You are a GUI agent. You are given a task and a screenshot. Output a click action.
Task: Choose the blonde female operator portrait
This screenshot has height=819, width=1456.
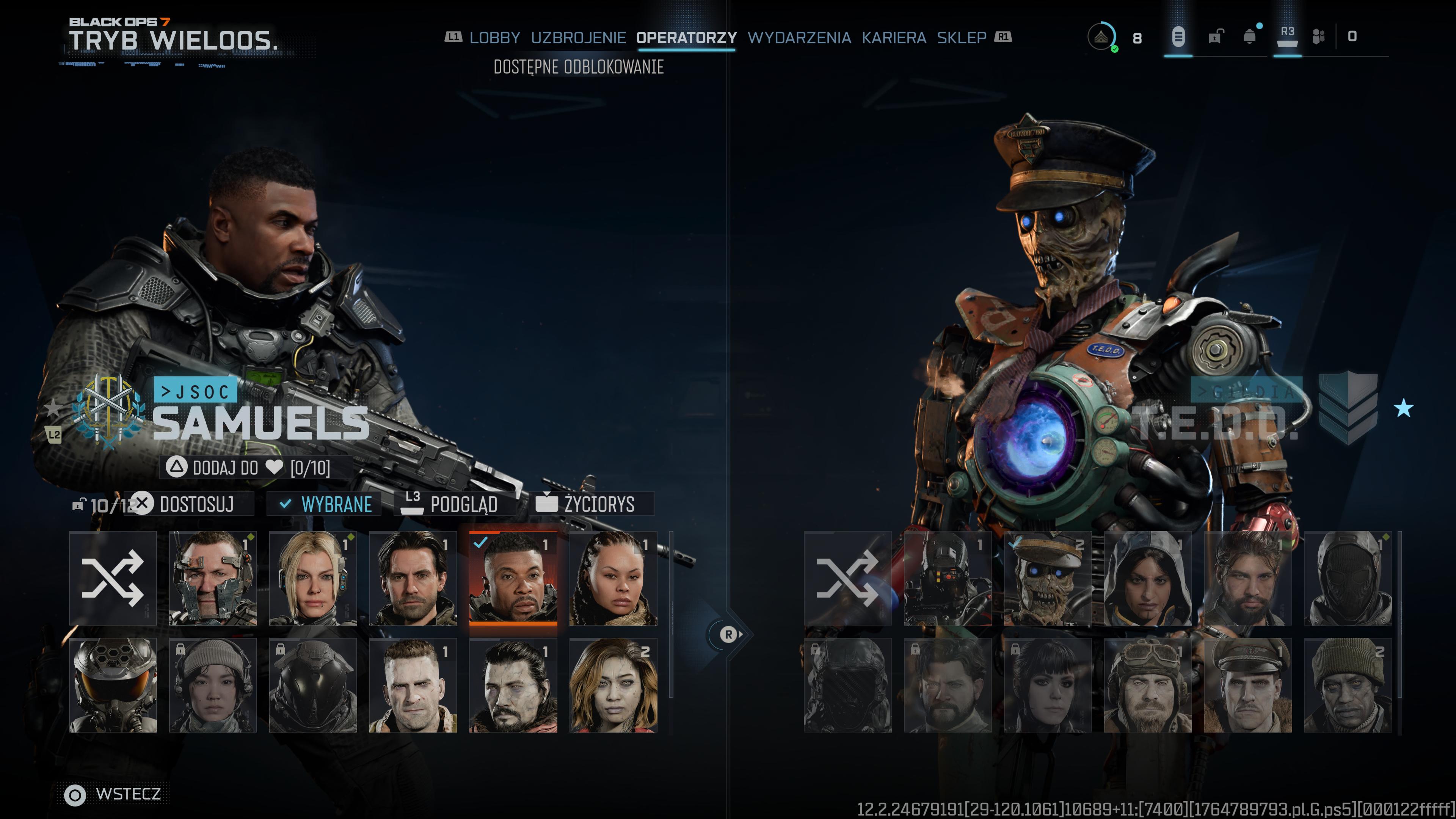click(312, 577)
